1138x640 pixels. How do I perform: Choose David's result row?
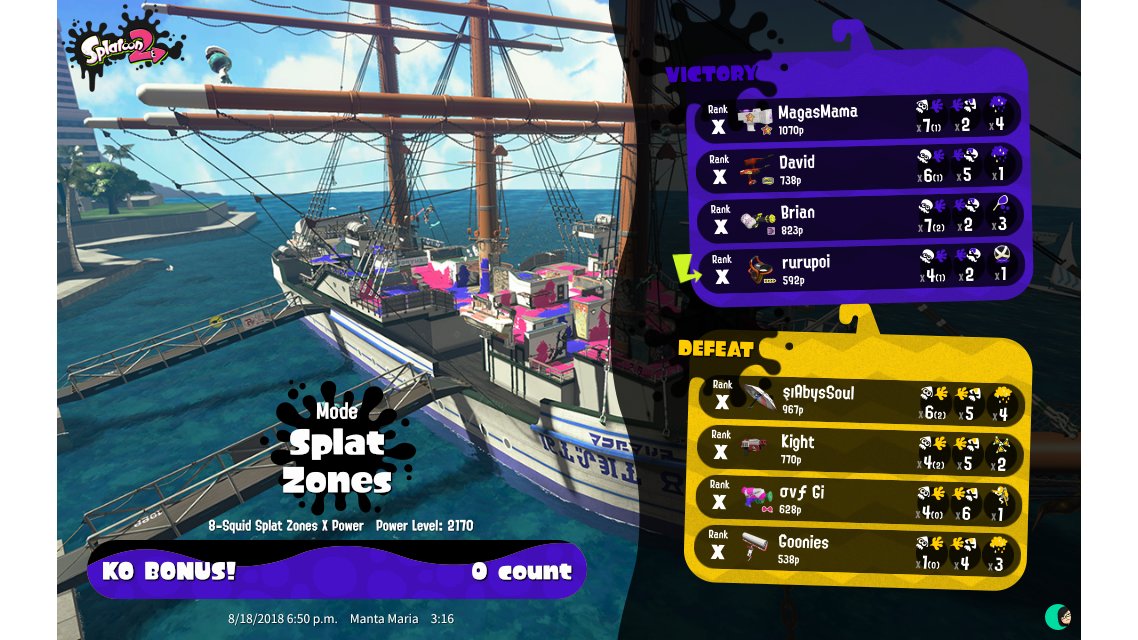click(858, 168)
